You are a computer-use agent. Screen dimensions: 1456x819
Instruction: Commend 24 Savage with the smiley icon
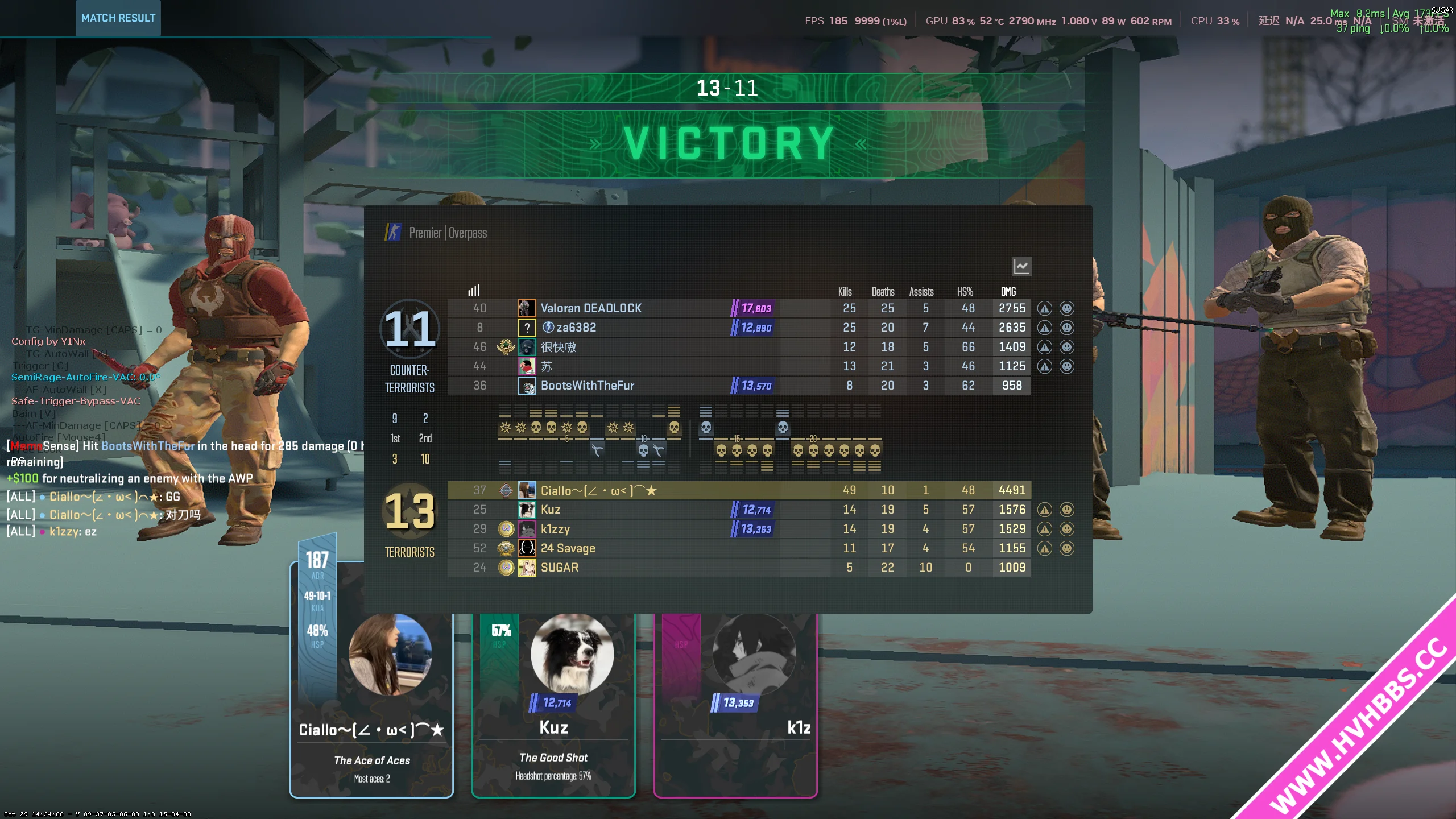[x=1067, y=548]
